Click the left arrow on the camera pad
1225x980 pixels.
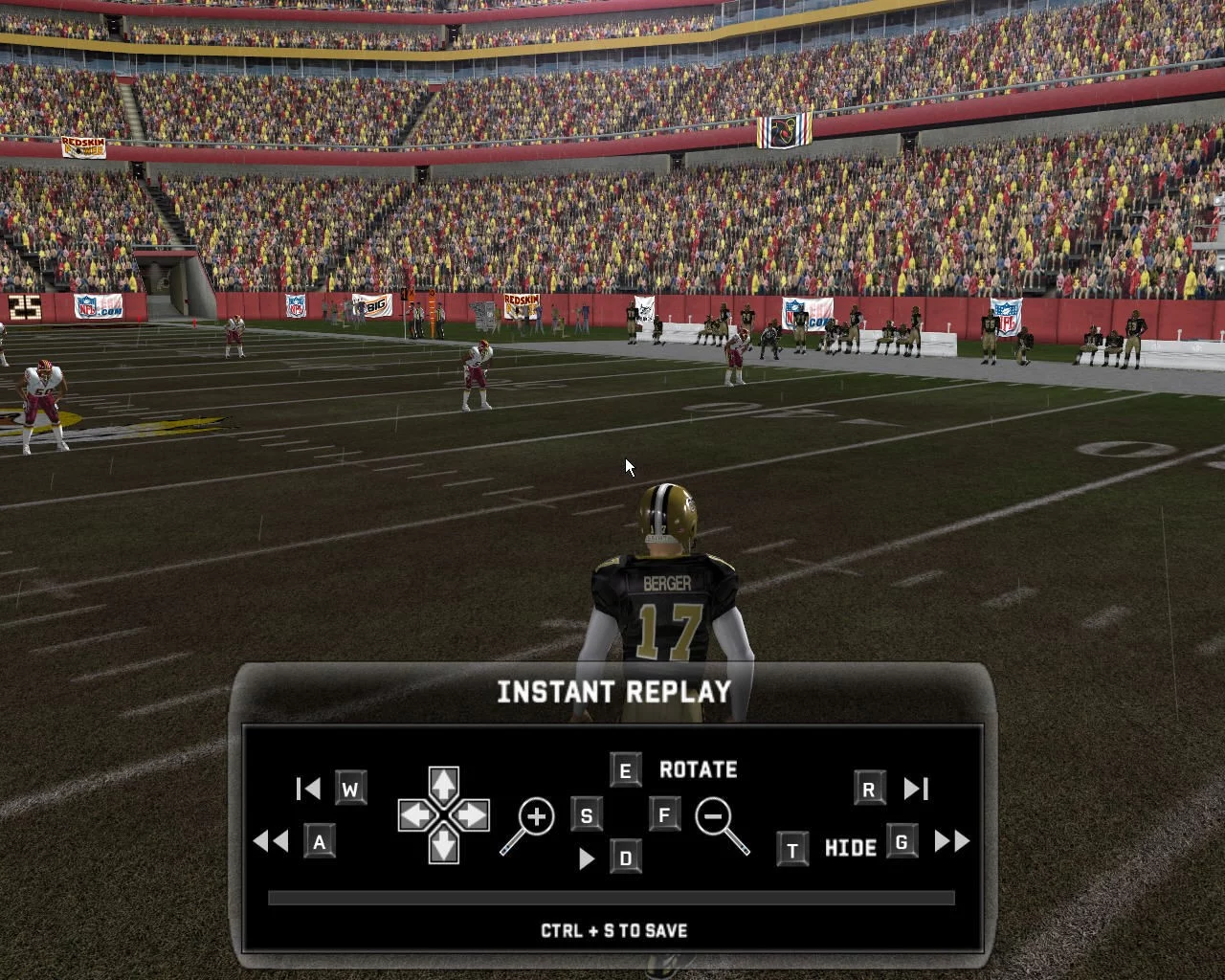click(413, 816)
